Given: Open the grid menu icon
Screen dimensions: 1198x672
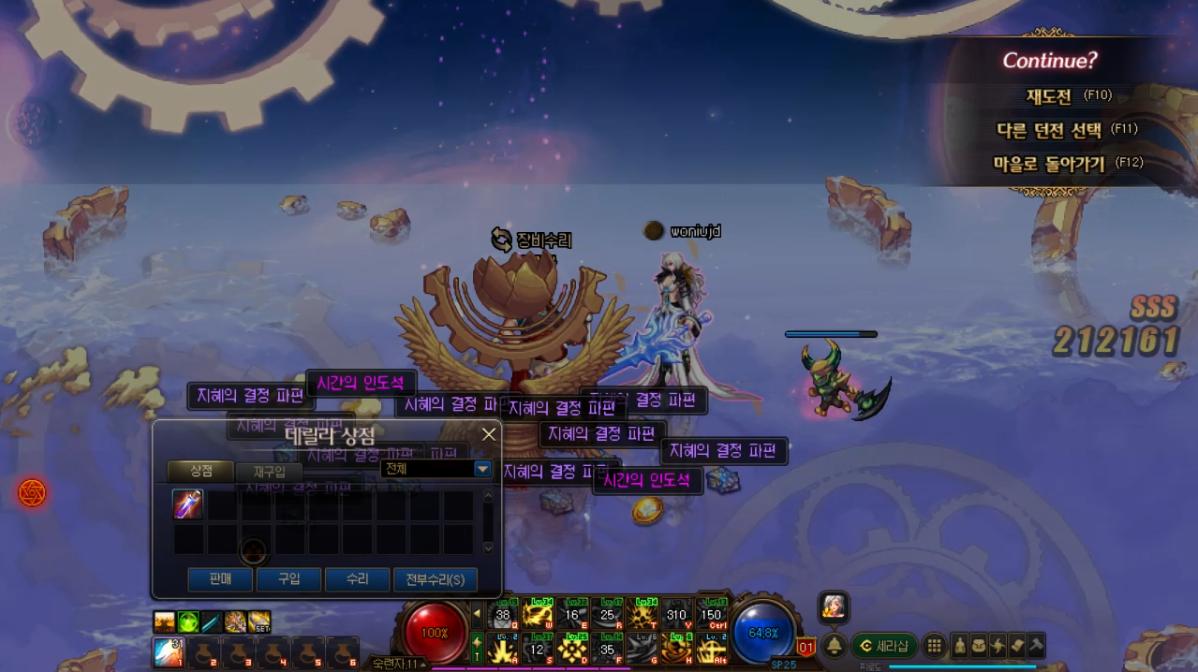Looking at the screenshot, I should pyautogui.click(x=934, y=646).
